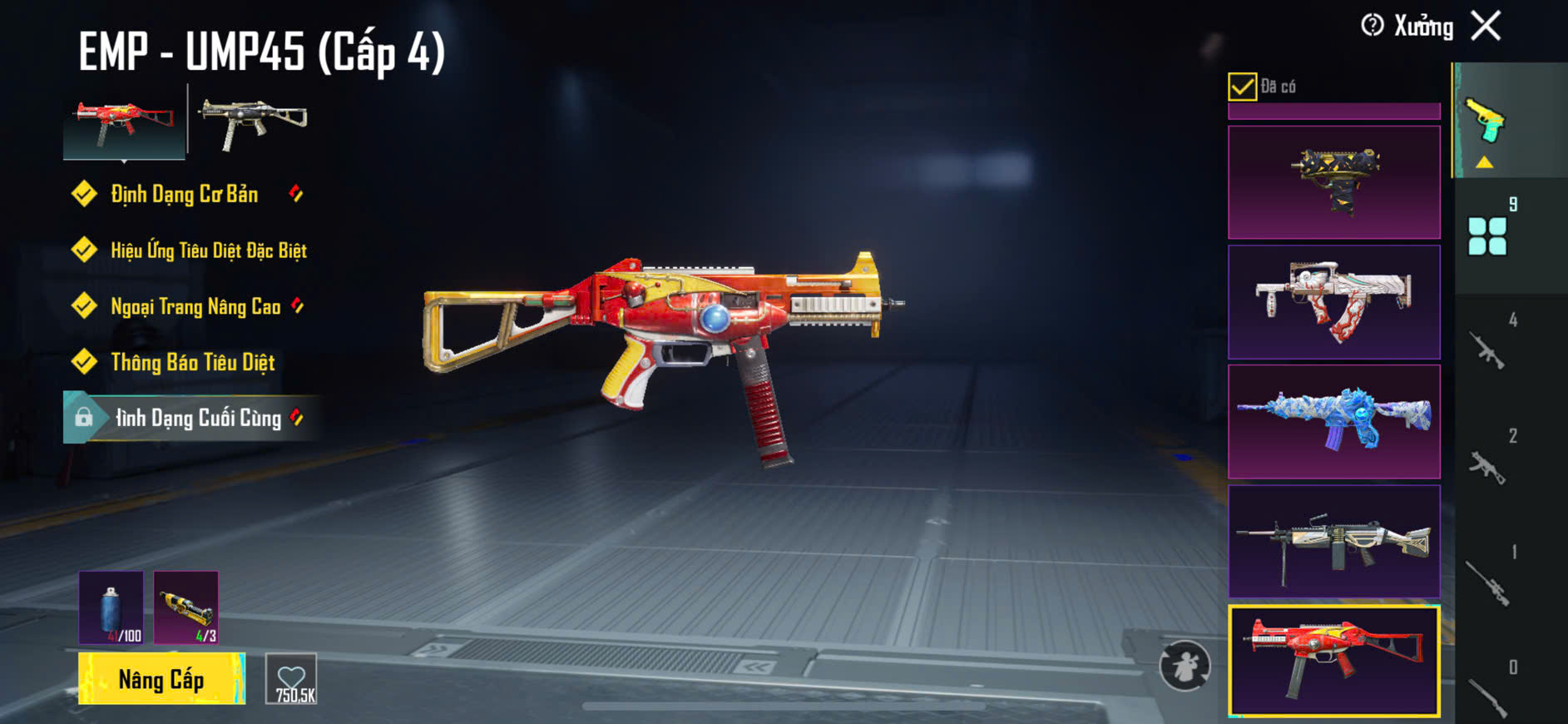Select the yellow gun material slot
This screenshot has width=1568, height=724.
pyautogui.click(x=186, y=607)
